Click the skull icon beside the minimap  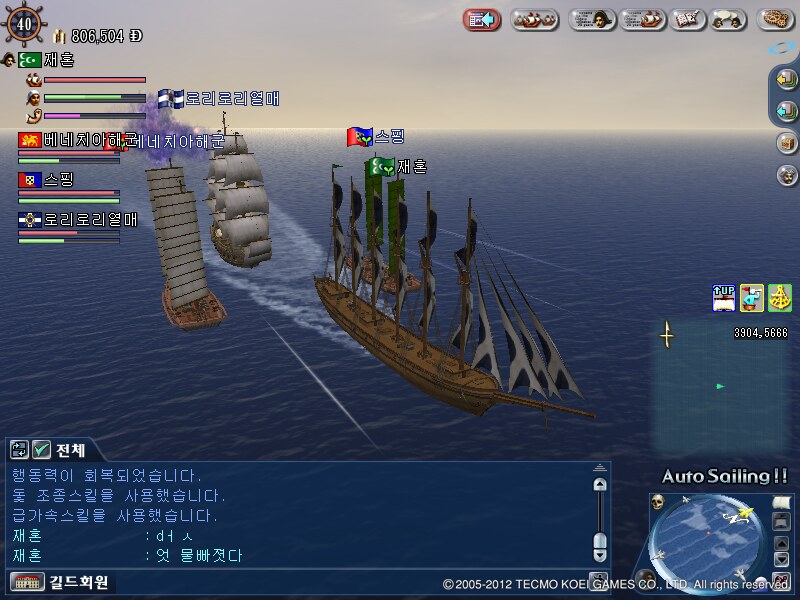click(x=659, y=501)
